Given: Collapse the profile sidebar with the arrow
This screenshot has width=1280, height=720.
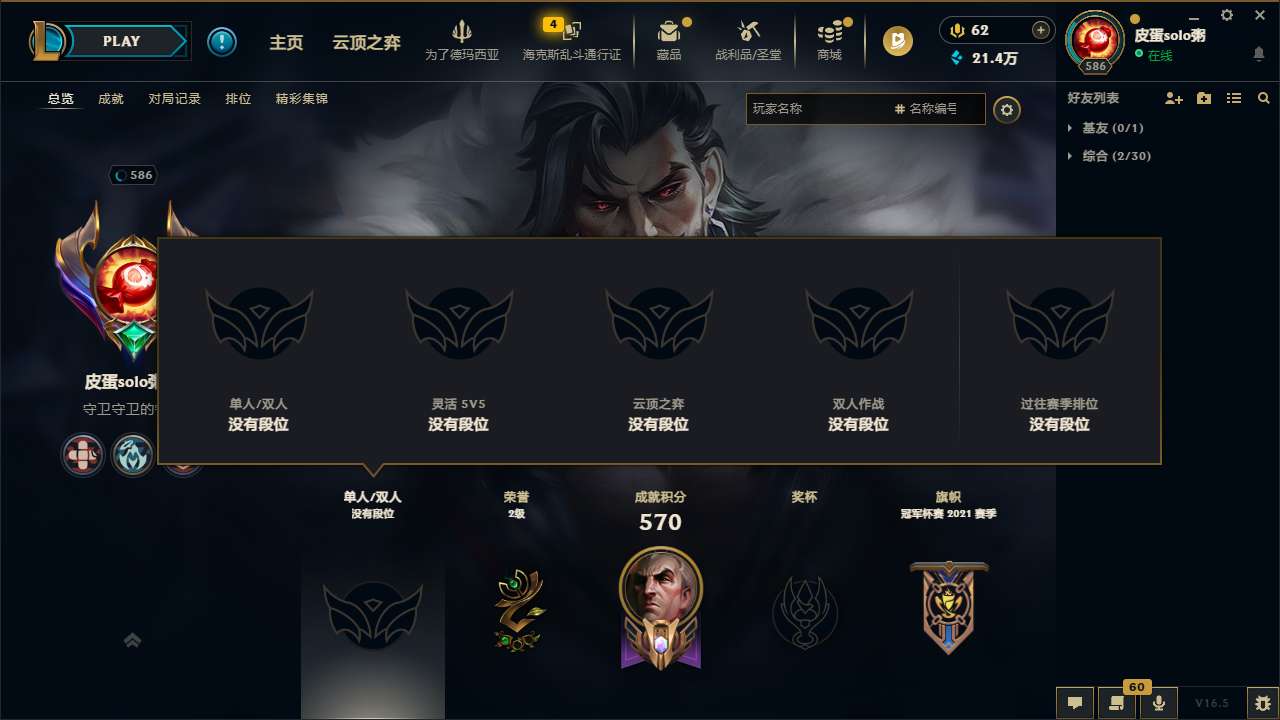Looking at the screenshot, I should tap(132, 640).
